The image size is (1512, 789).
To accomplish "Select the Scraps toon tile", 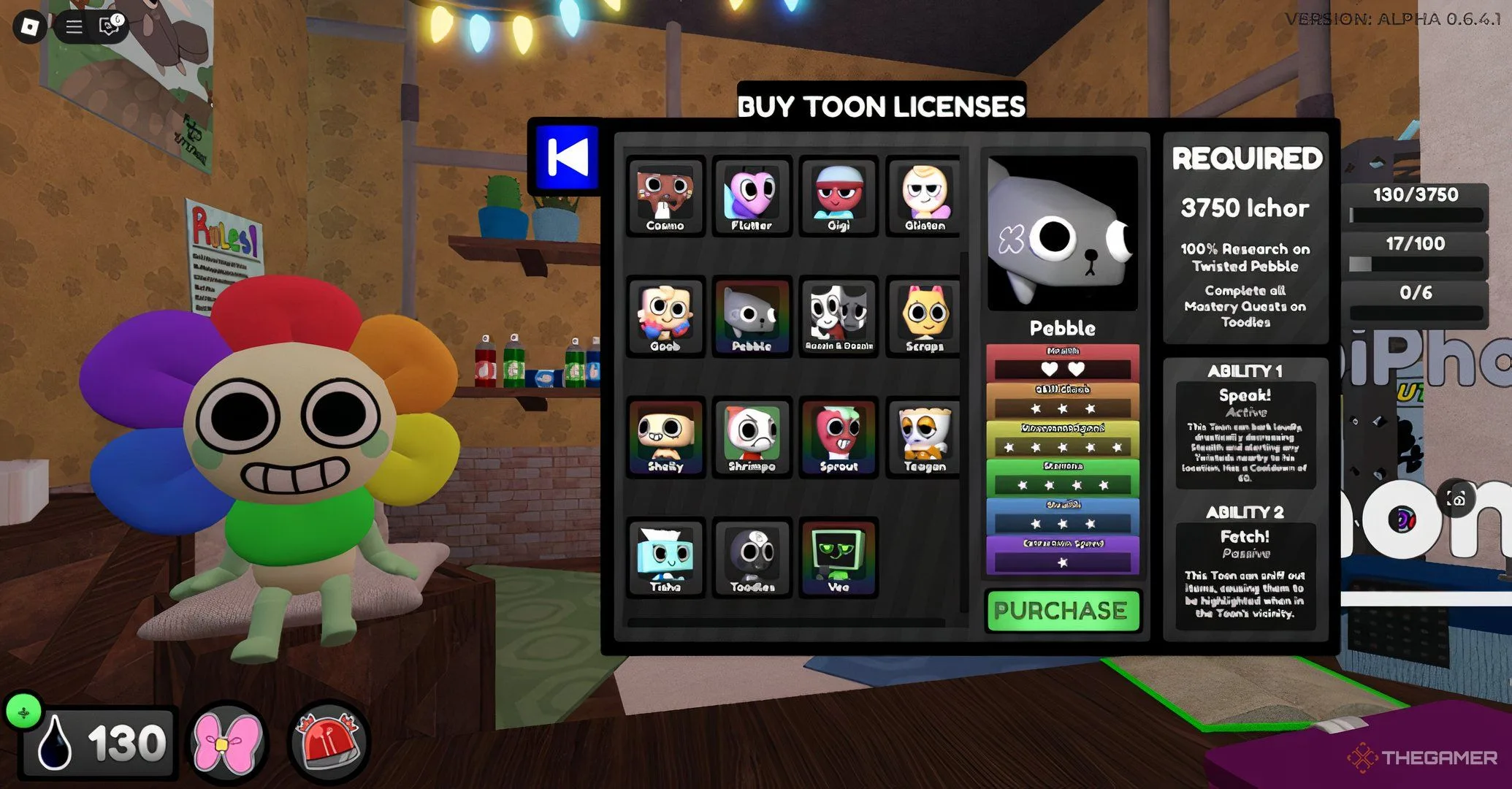I will pyautogui.click(x=924, y=316).
